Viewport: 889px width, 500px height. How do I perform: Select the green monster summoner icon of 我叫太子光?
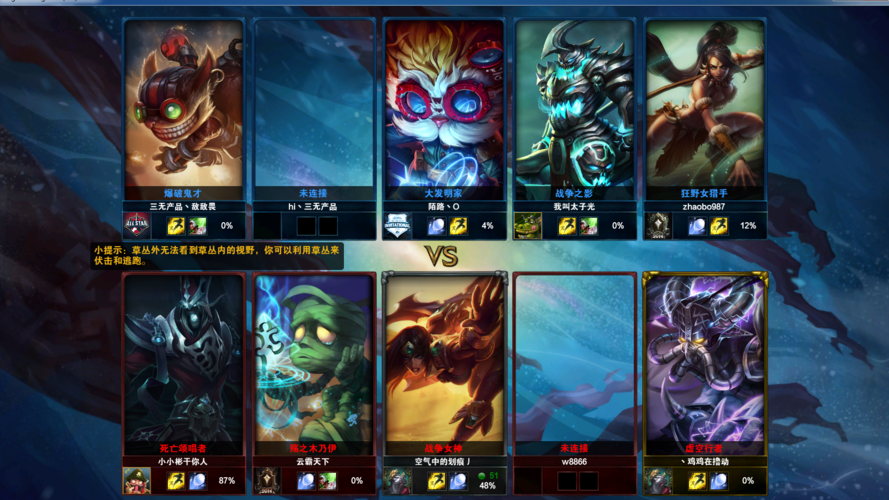coord(528,226)
